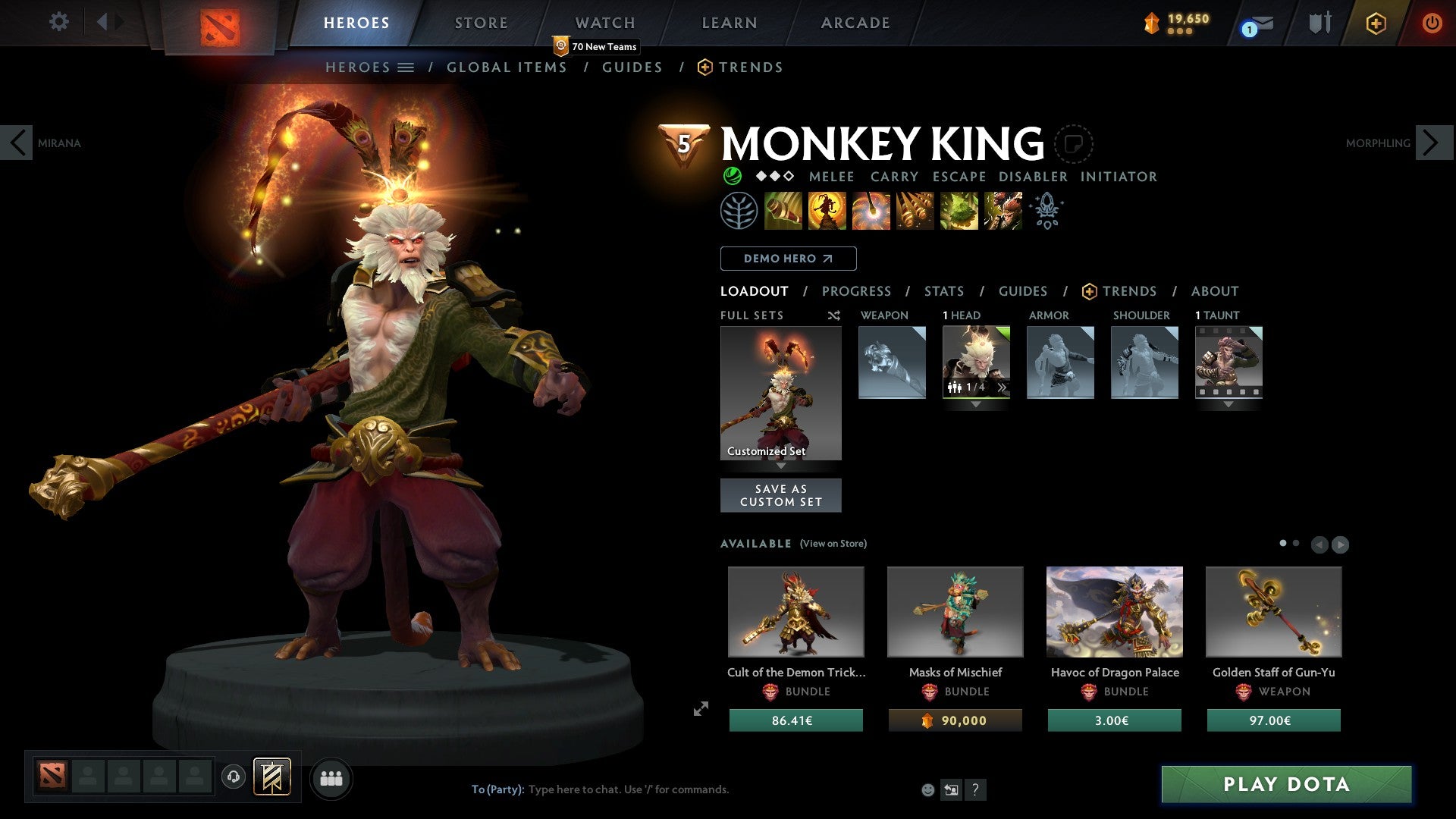Click the DEMO HERO button

787,258
